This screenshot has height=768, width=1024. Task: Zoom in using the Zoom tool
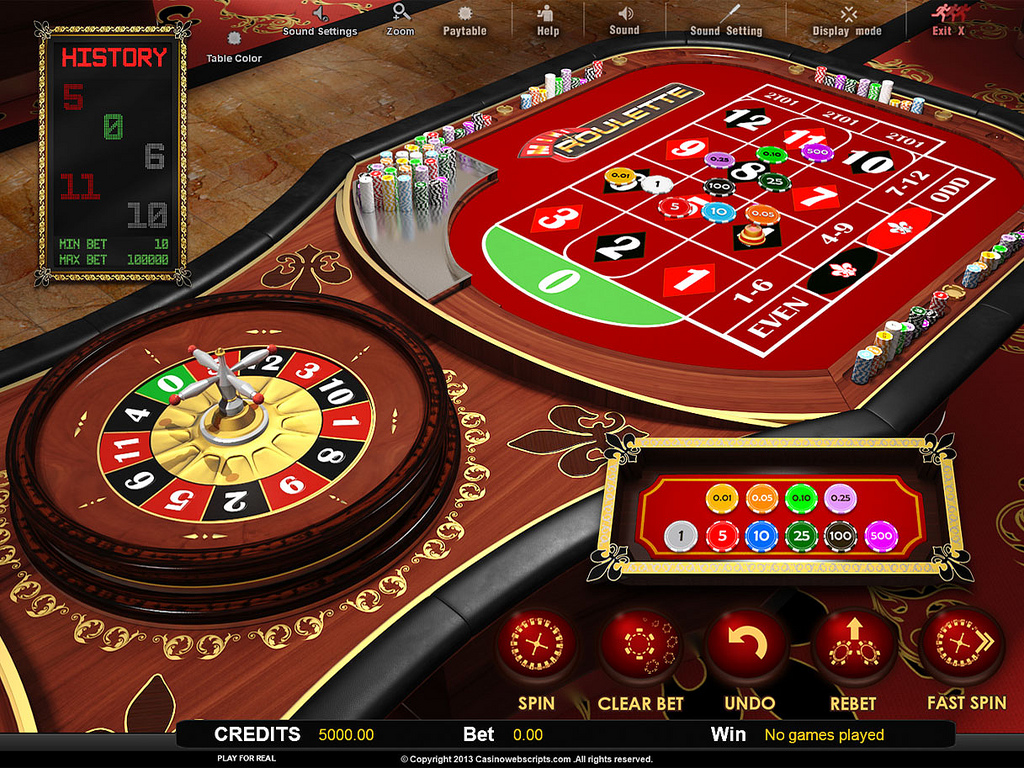point(400,20)
